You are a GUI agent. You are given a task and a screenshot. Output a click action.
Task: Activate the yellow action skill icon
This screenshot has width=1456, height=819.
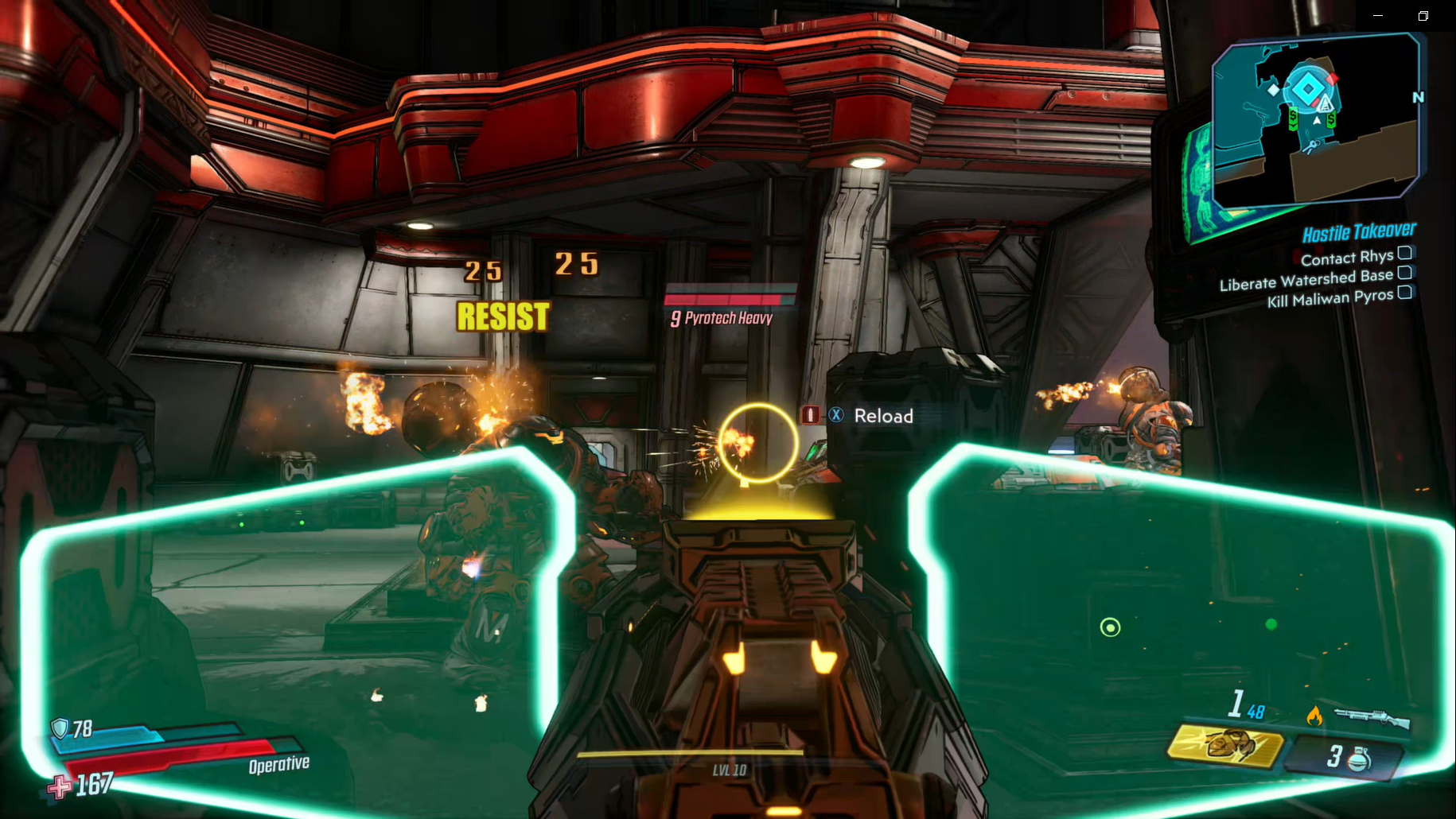click(1226, 747)
